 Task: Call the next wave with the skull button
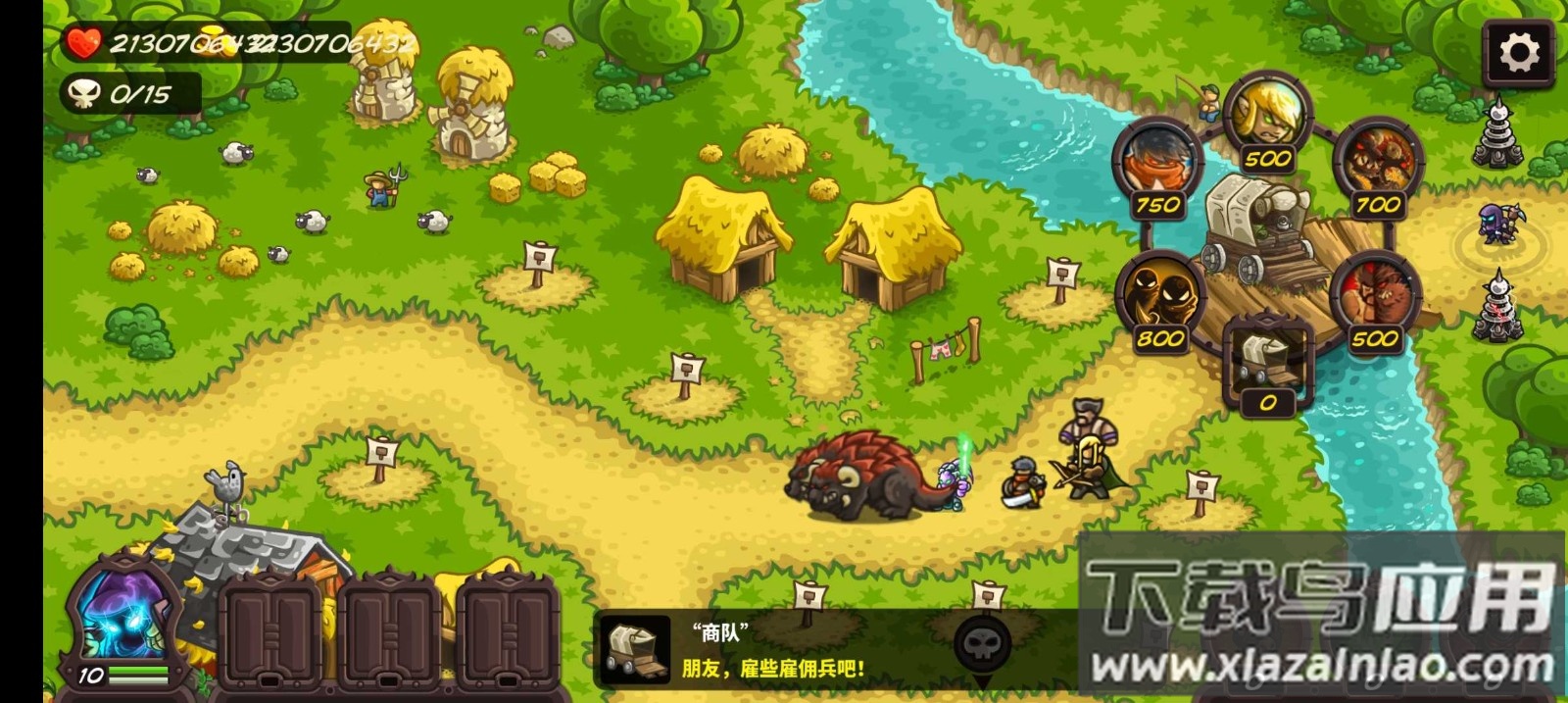pos(982,645)
